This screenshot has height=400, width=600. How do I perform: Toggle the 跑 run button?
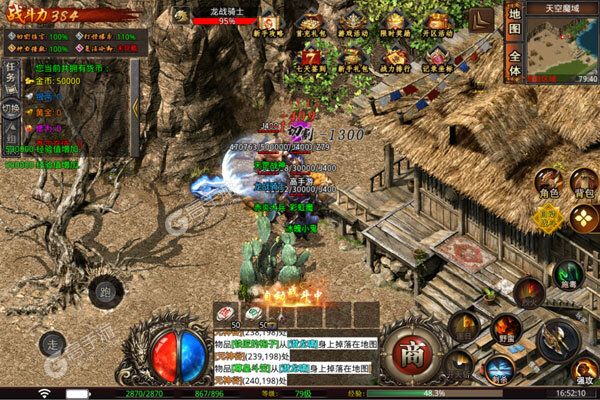click(106, 294)
